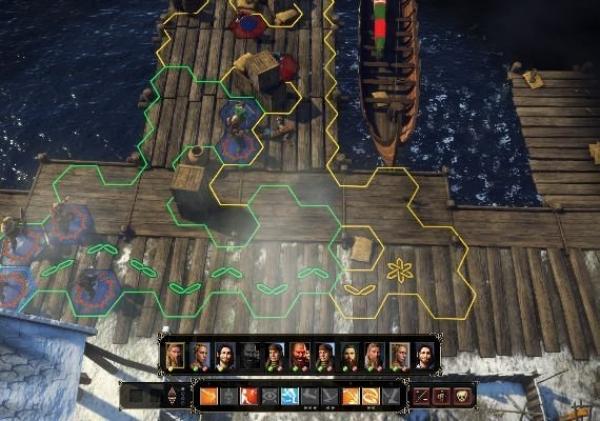
Task: Select the hex marked with the yellow flower
Action: [x=400, y=269]
